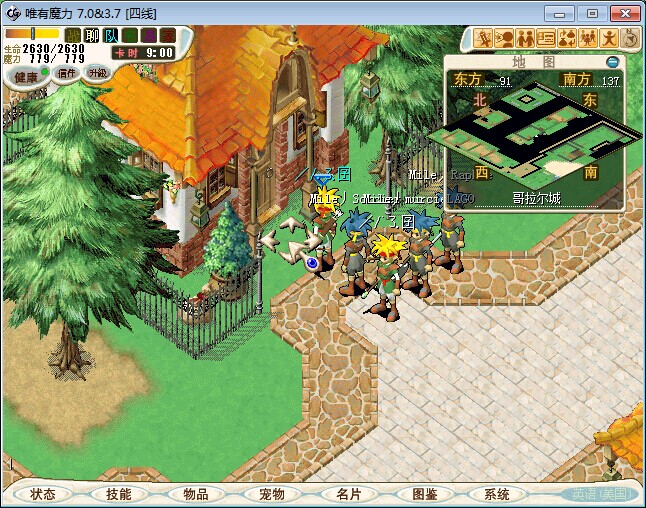Open the 名片 name card menu
The image size is (646, 508).
347,494
